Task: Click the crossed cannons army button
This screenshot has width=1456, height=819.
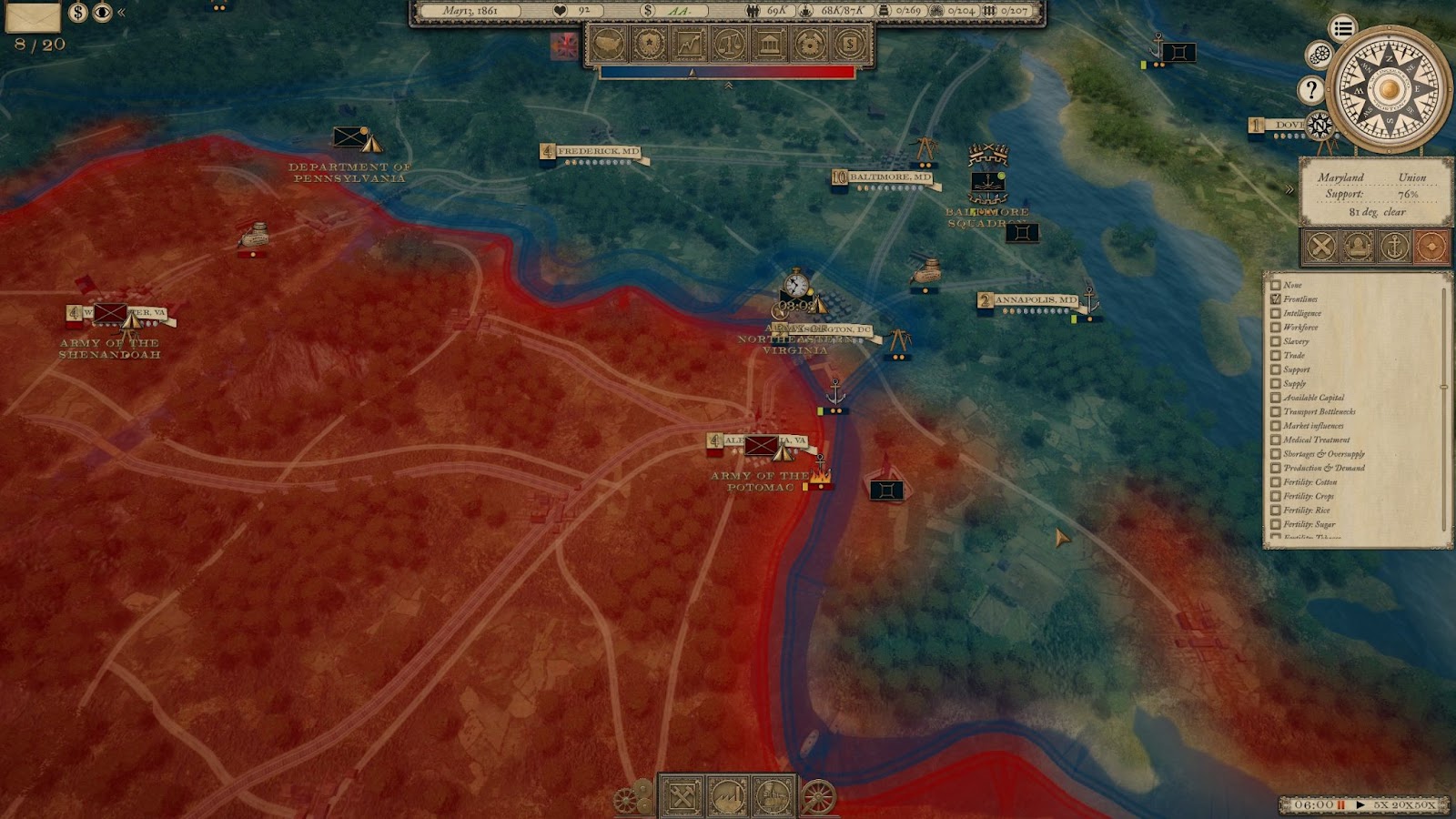Action: 1321,247
